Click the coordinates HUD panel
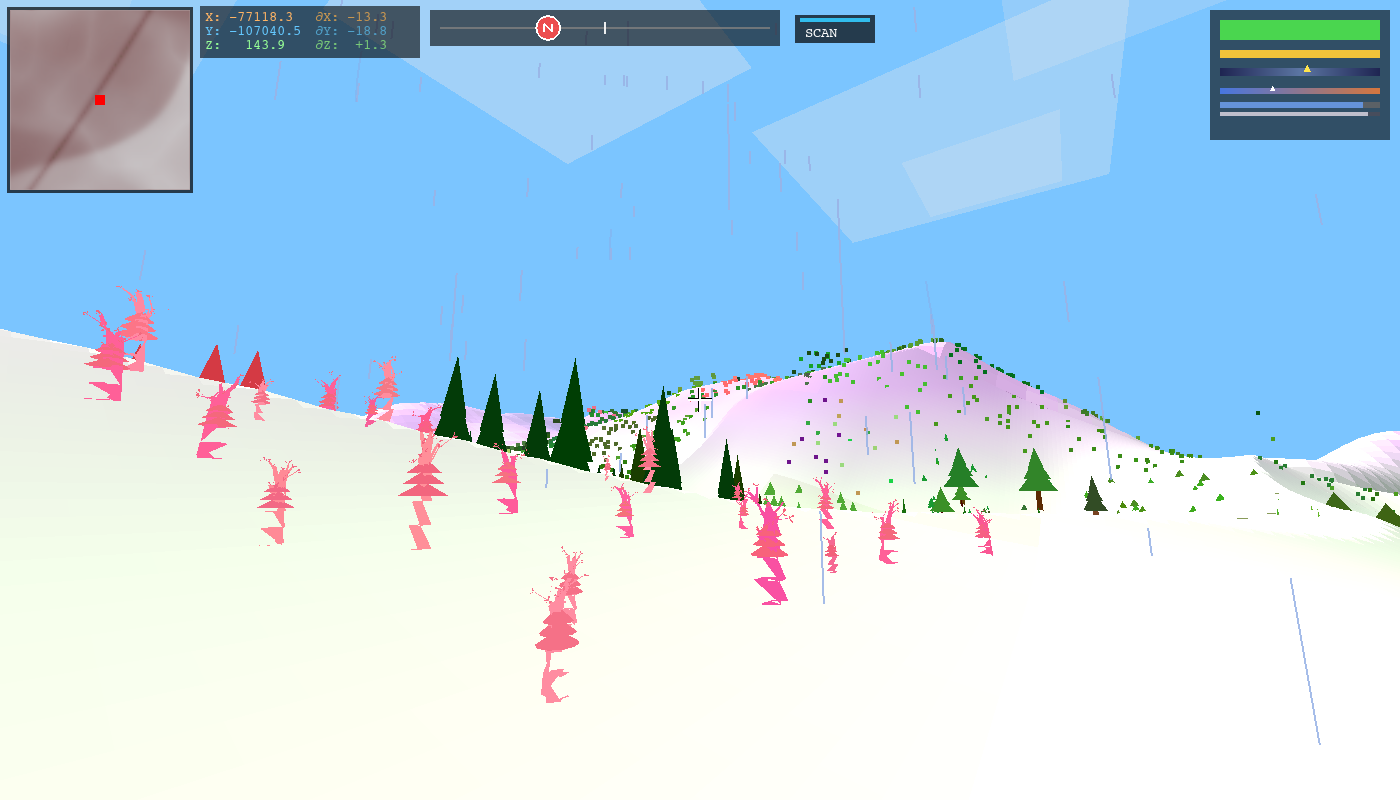 [x=310, y=30]
